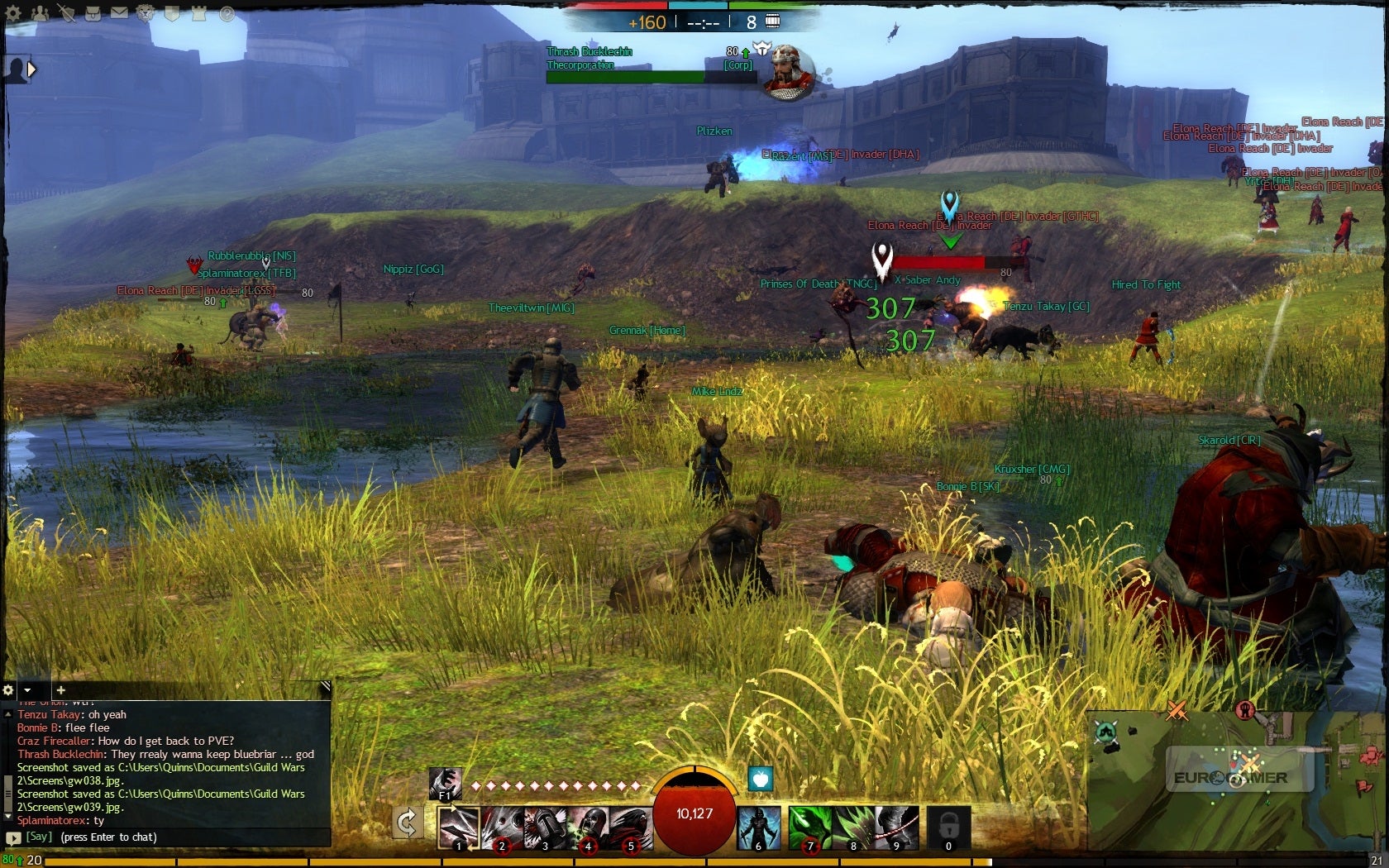Open game Options with the gear icon
Image resolution: width=1389 pixels, height=868 pixels.
(13, 13)
